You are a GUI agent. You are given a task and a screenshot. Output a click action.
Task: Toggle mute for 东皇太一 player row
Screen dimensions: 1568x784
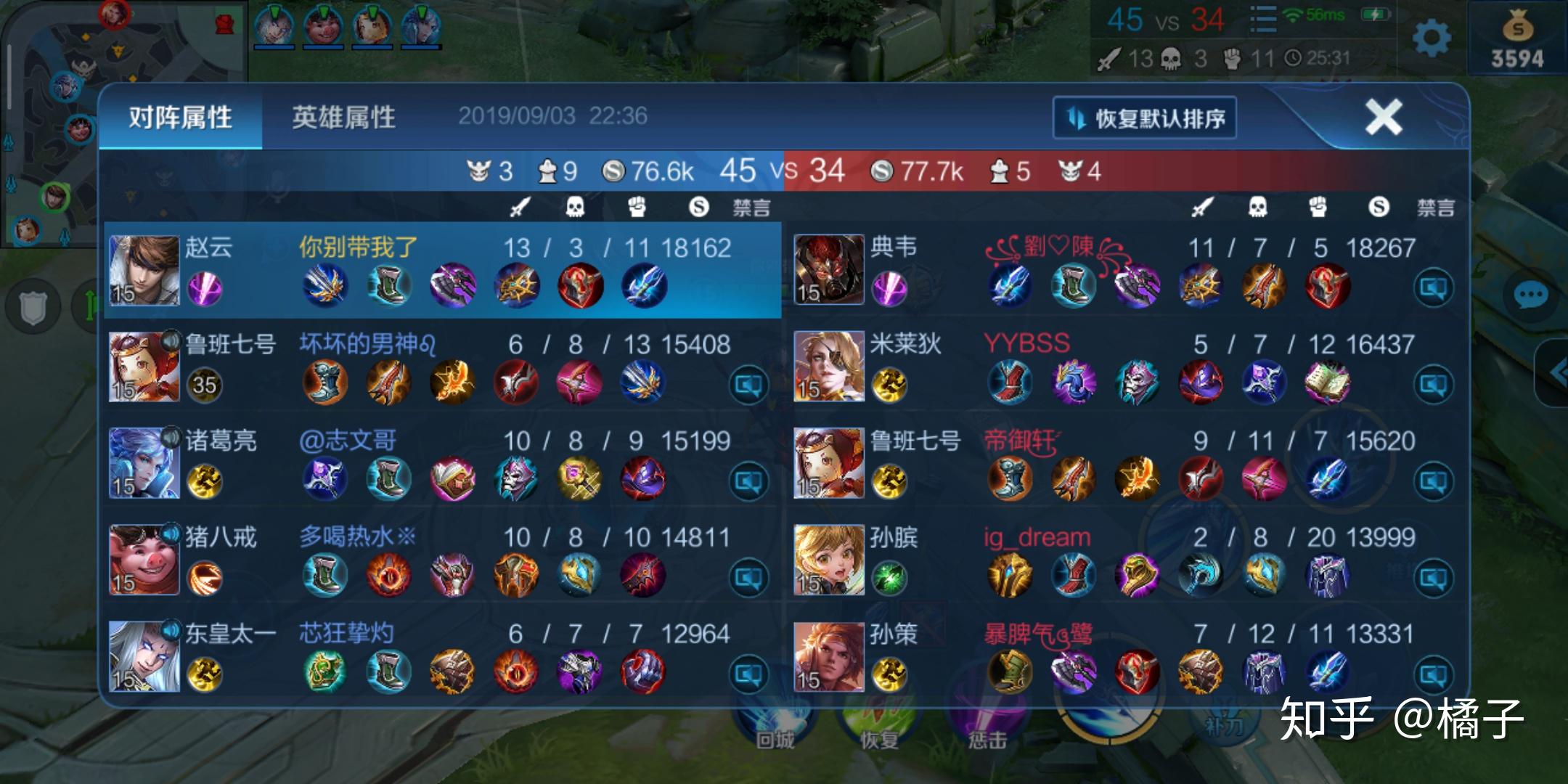point(748,674)
